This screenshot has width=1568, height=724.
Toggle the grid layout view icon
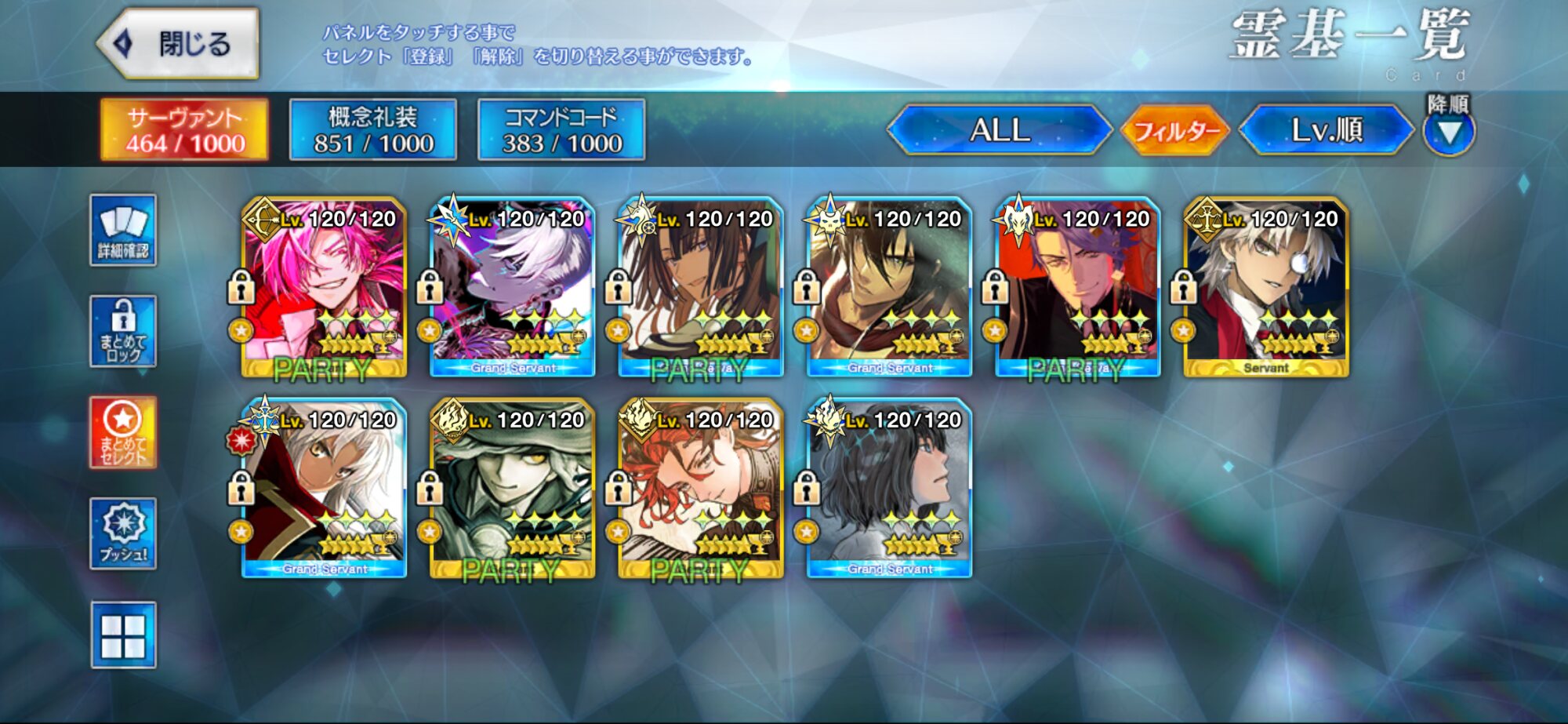[x=123, y=635]
